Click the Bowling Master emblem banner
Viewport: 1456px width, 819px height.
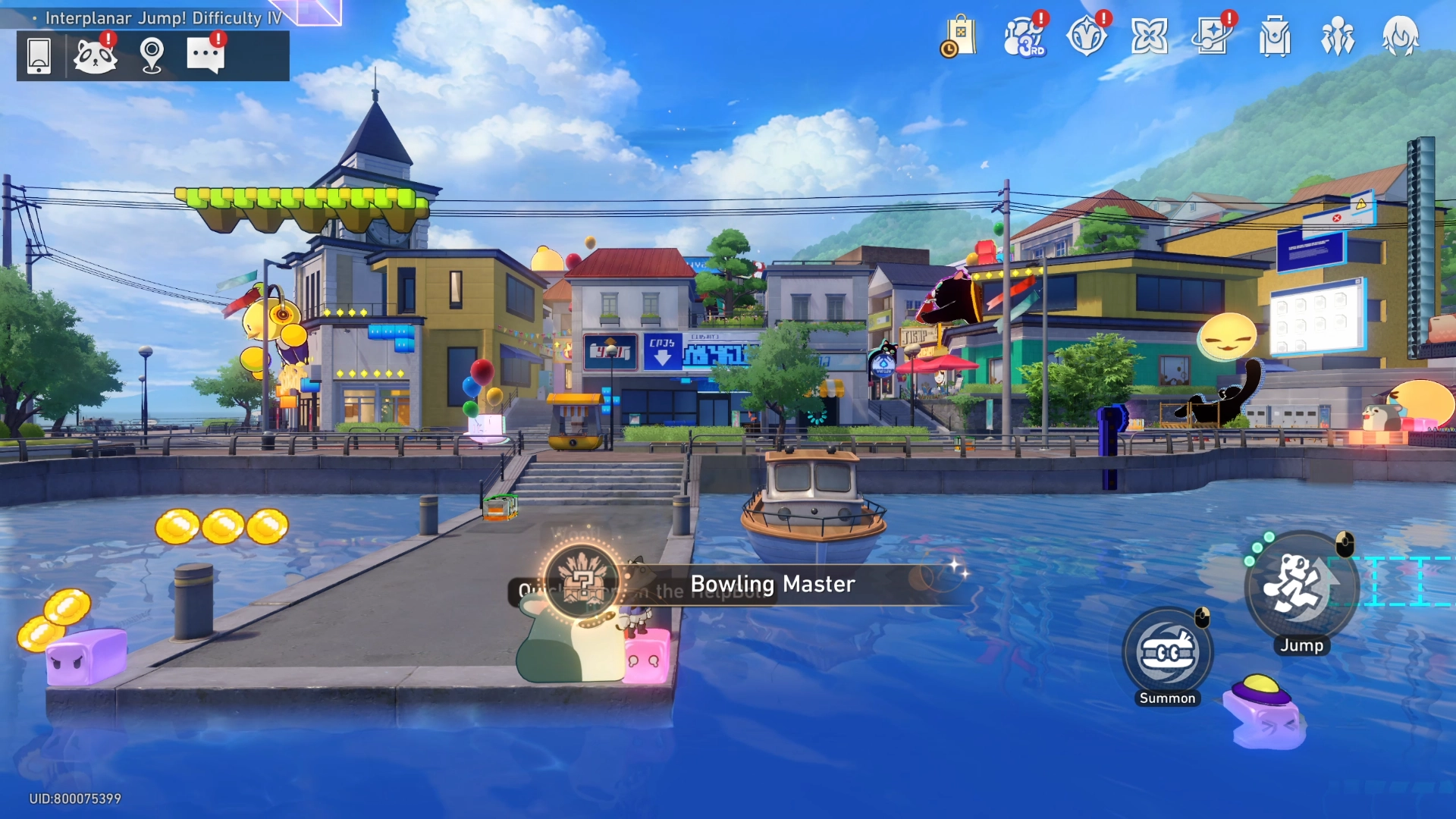(771, 584)
